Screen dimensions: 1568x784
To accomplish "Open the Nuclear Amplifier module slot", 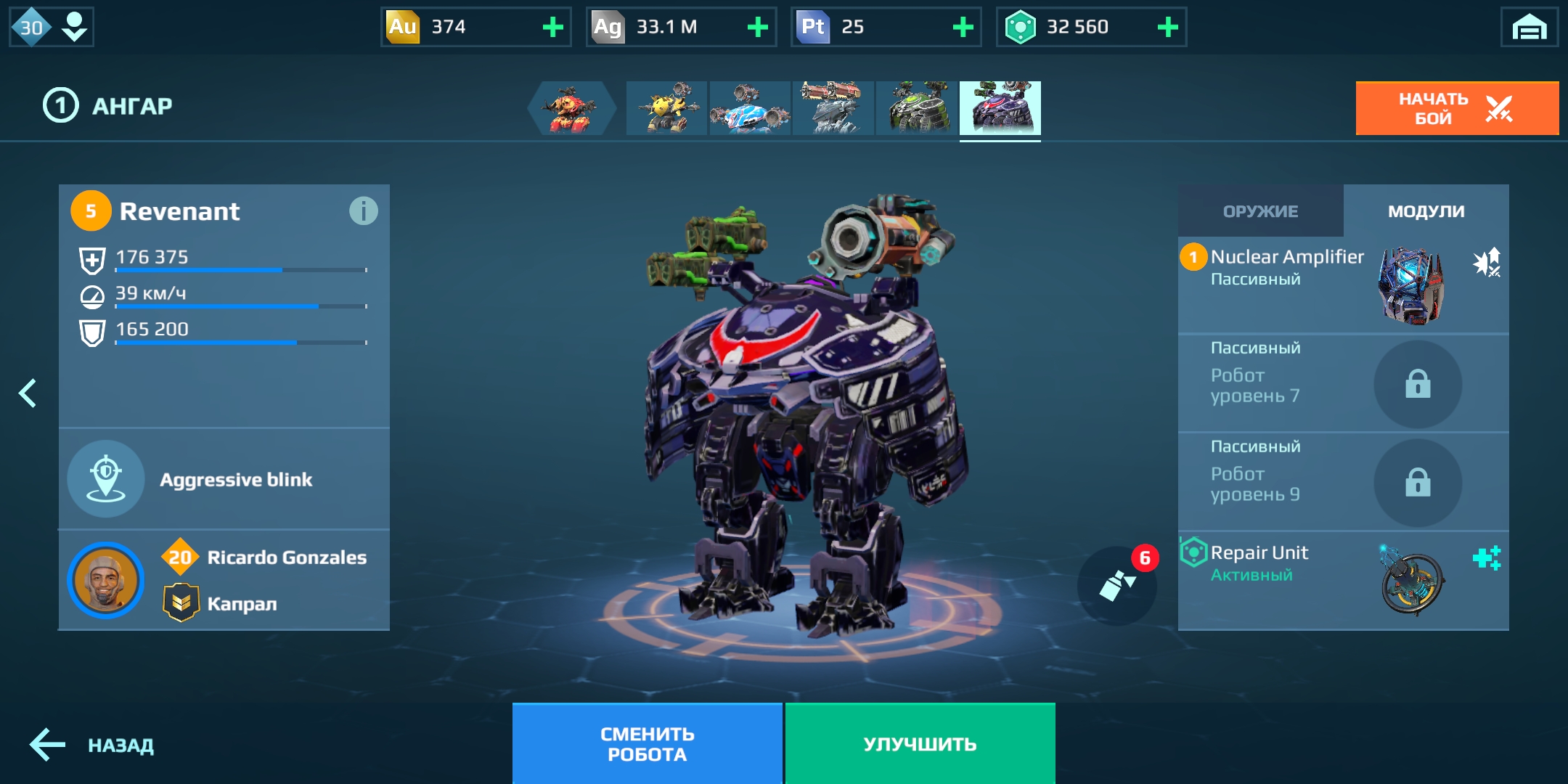I will click(x=1343, y=285).
